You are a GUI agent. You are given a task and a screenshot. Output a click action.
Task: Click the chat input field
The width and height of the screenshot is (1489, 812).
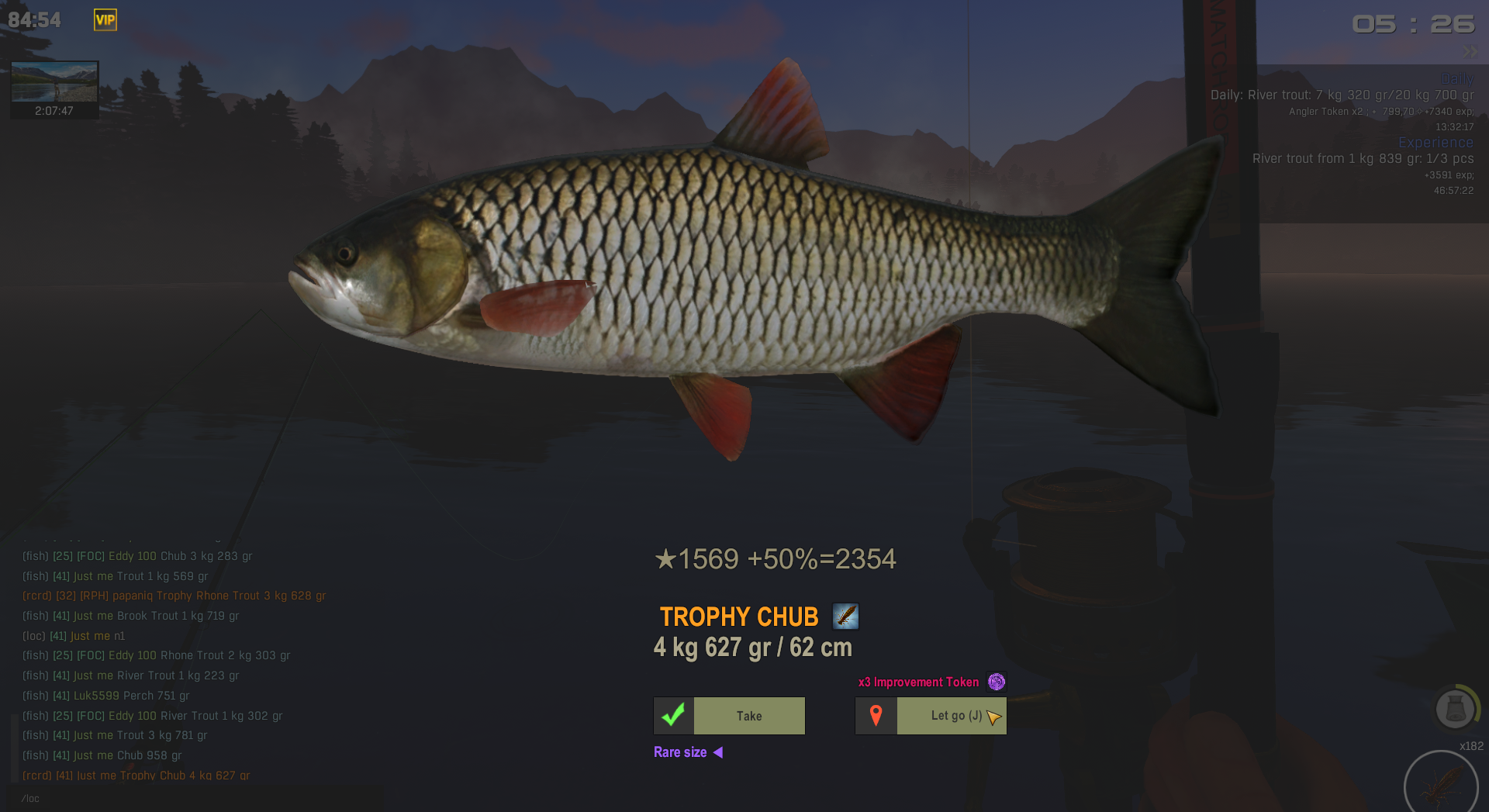[194, 798]
